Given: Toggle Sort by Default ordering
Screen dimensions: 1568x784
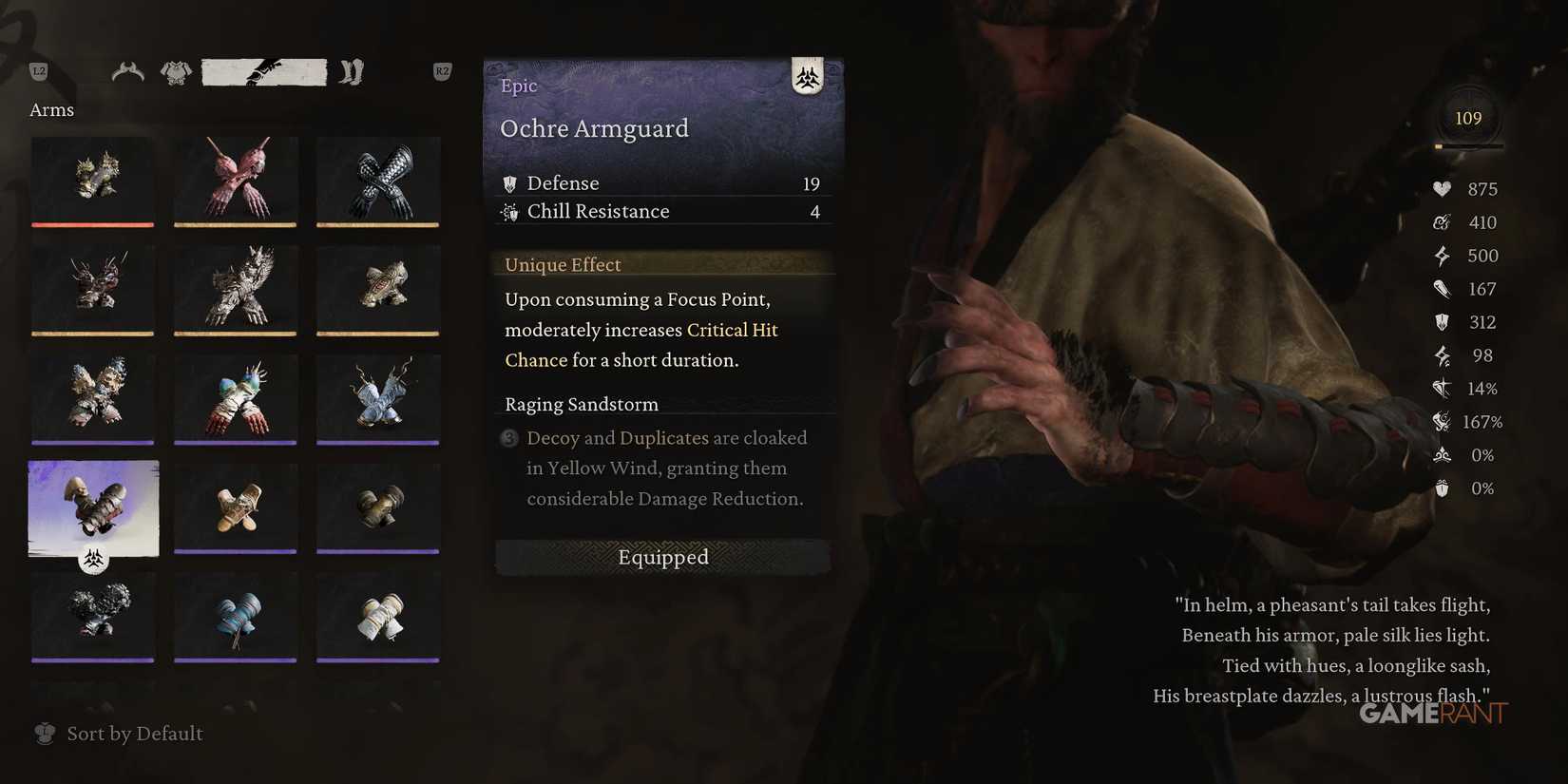Looking at the screenshot, I should 117,733.
